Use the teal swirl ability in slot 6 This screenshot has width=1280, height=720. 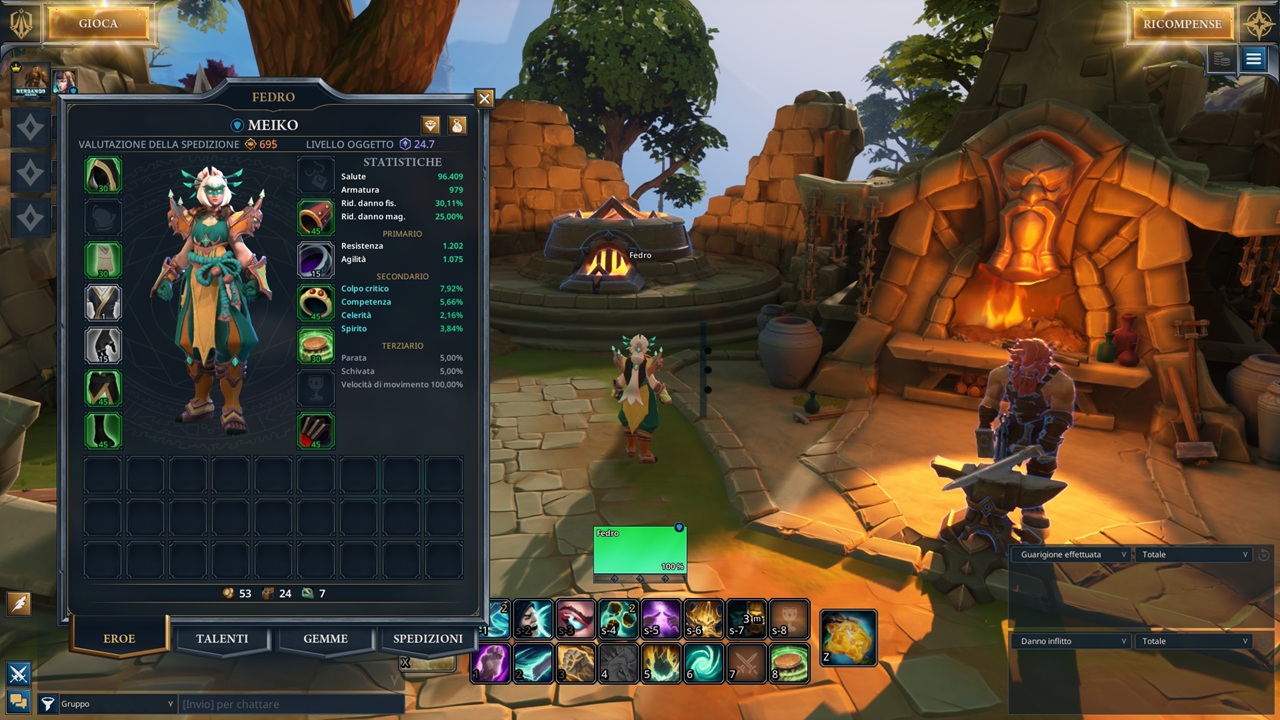pyautogui.click(x=704, y=662)
